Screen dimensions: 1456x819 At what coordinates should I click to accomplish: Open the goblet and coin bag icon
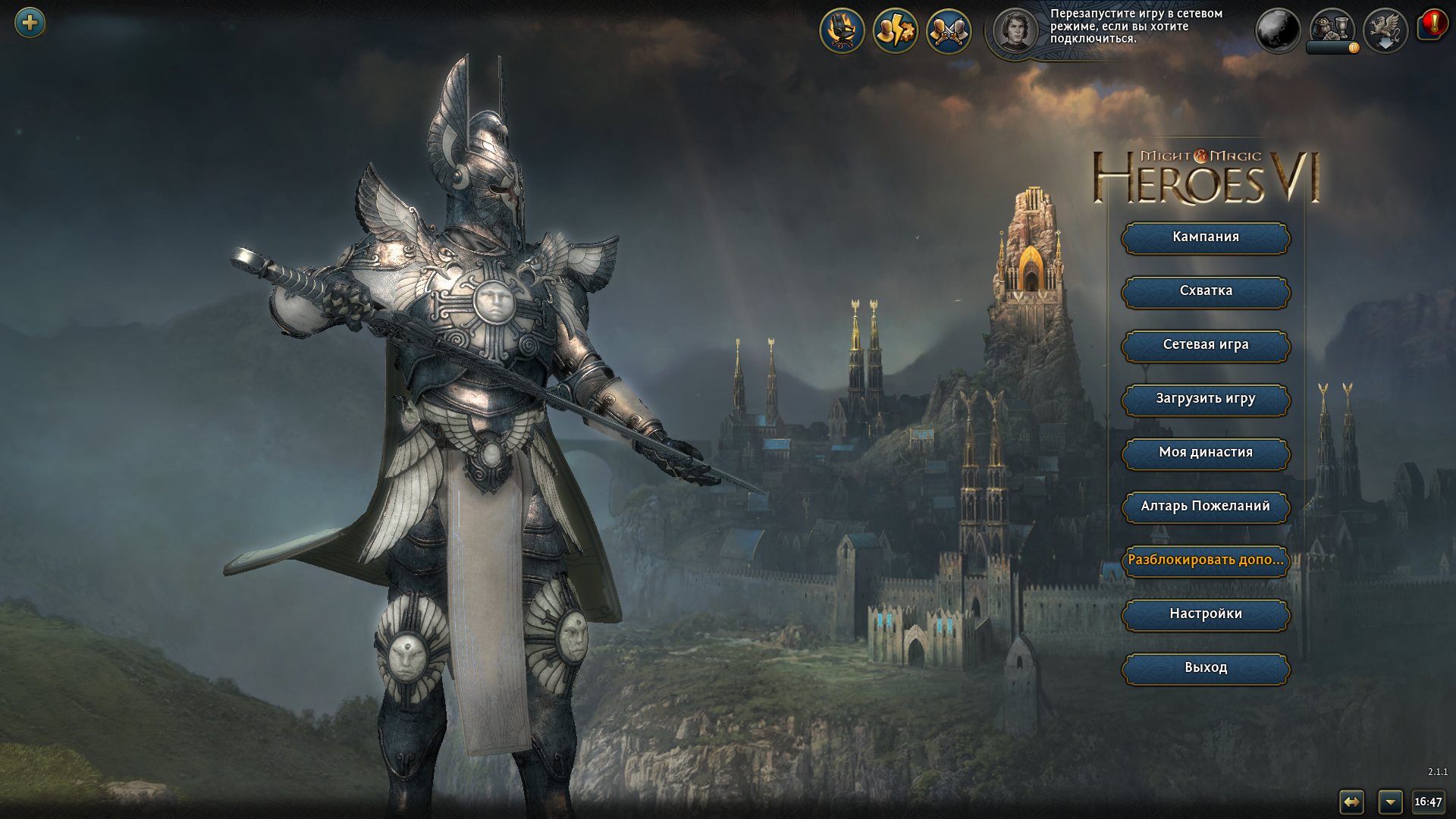pyautogui.click(x=1332, y=28)
